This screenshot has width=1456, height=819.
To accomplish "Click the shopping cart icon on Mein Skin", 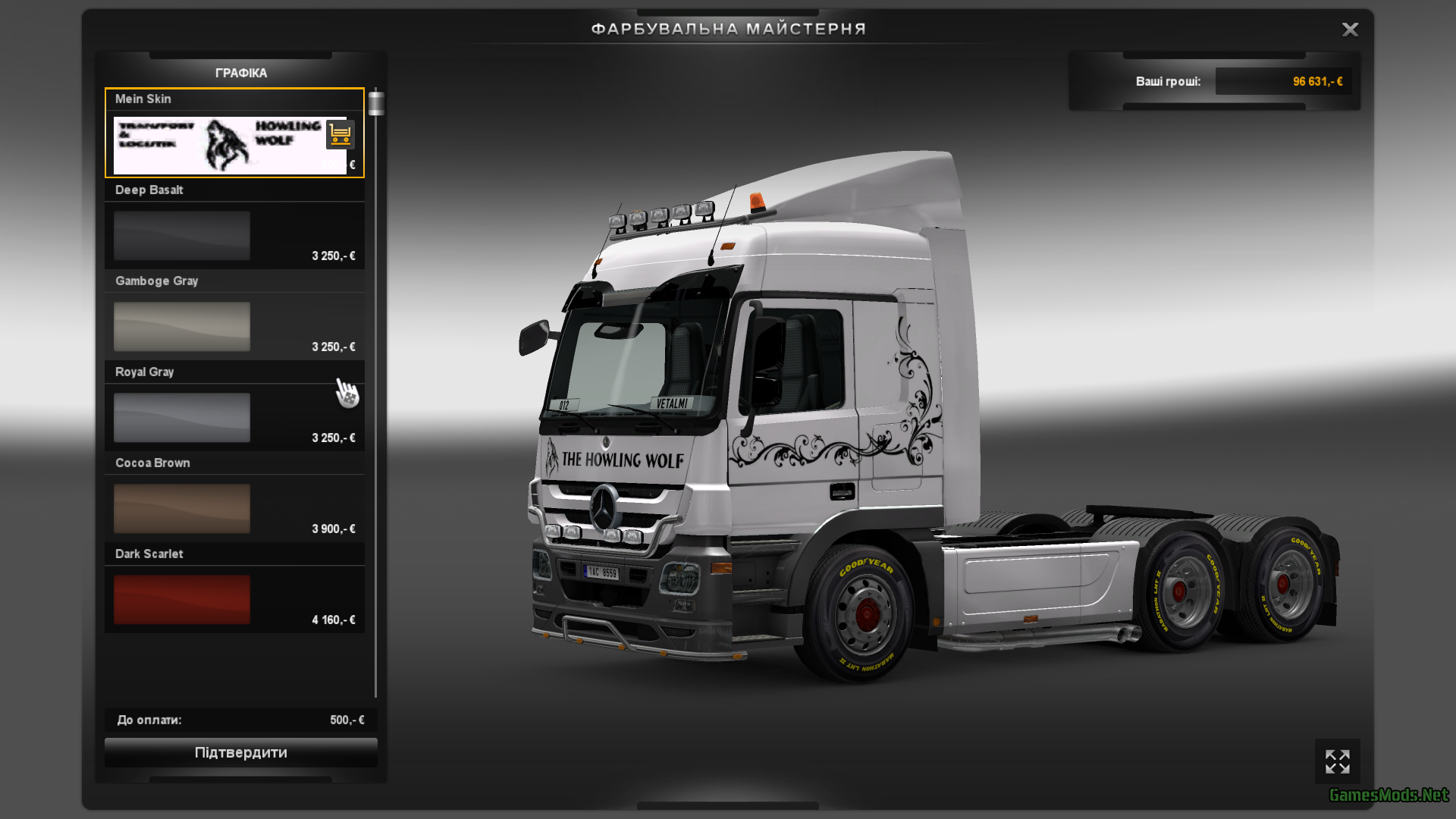I will point(340,135).
